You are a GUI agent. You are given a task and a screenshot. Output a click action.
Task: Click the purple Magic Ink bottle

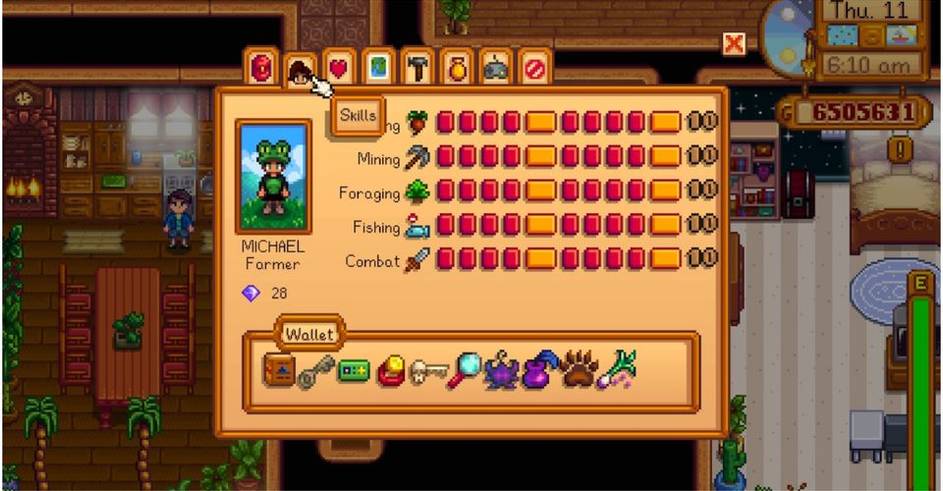coord(540,372)
